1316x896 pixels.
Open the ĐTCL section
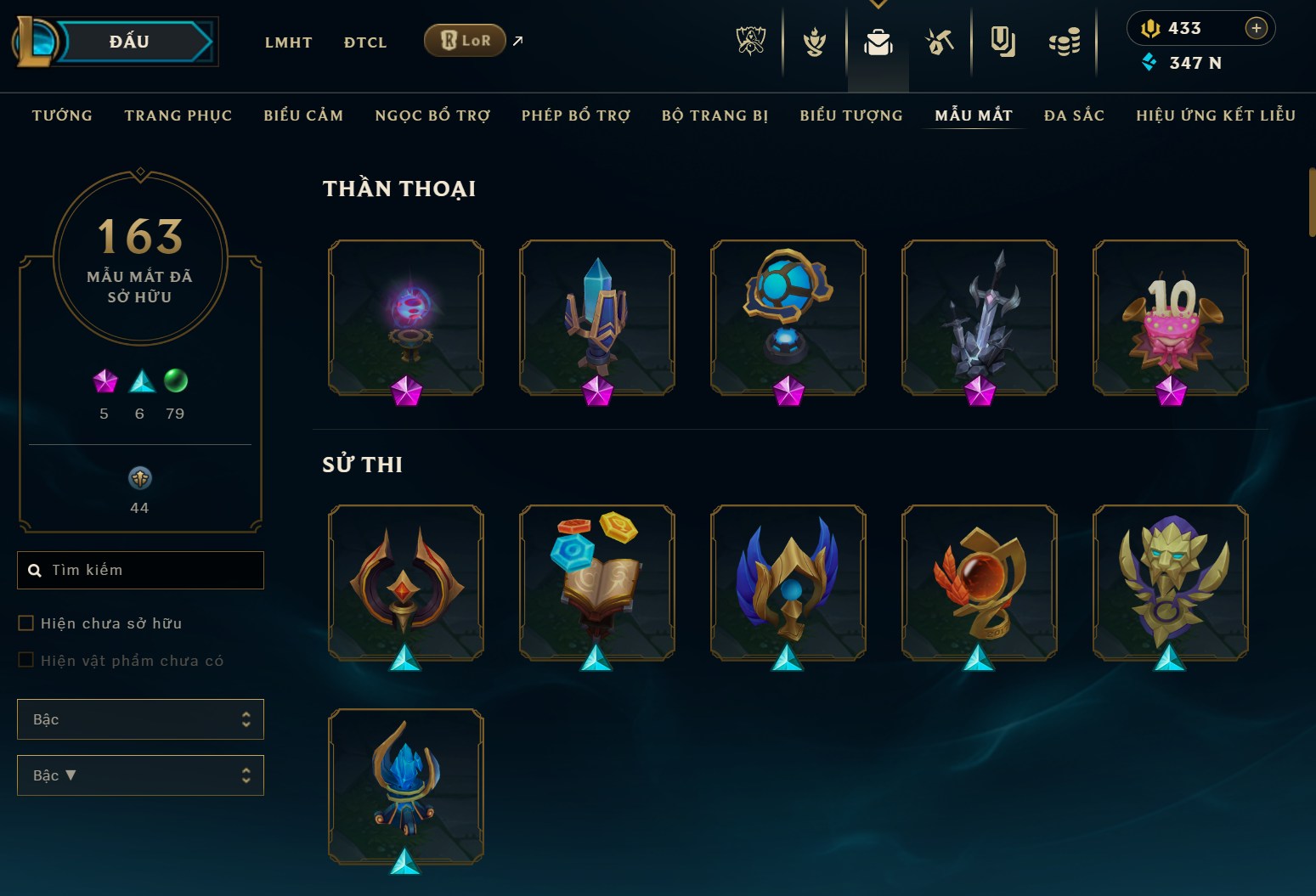(x=365, y=42)
